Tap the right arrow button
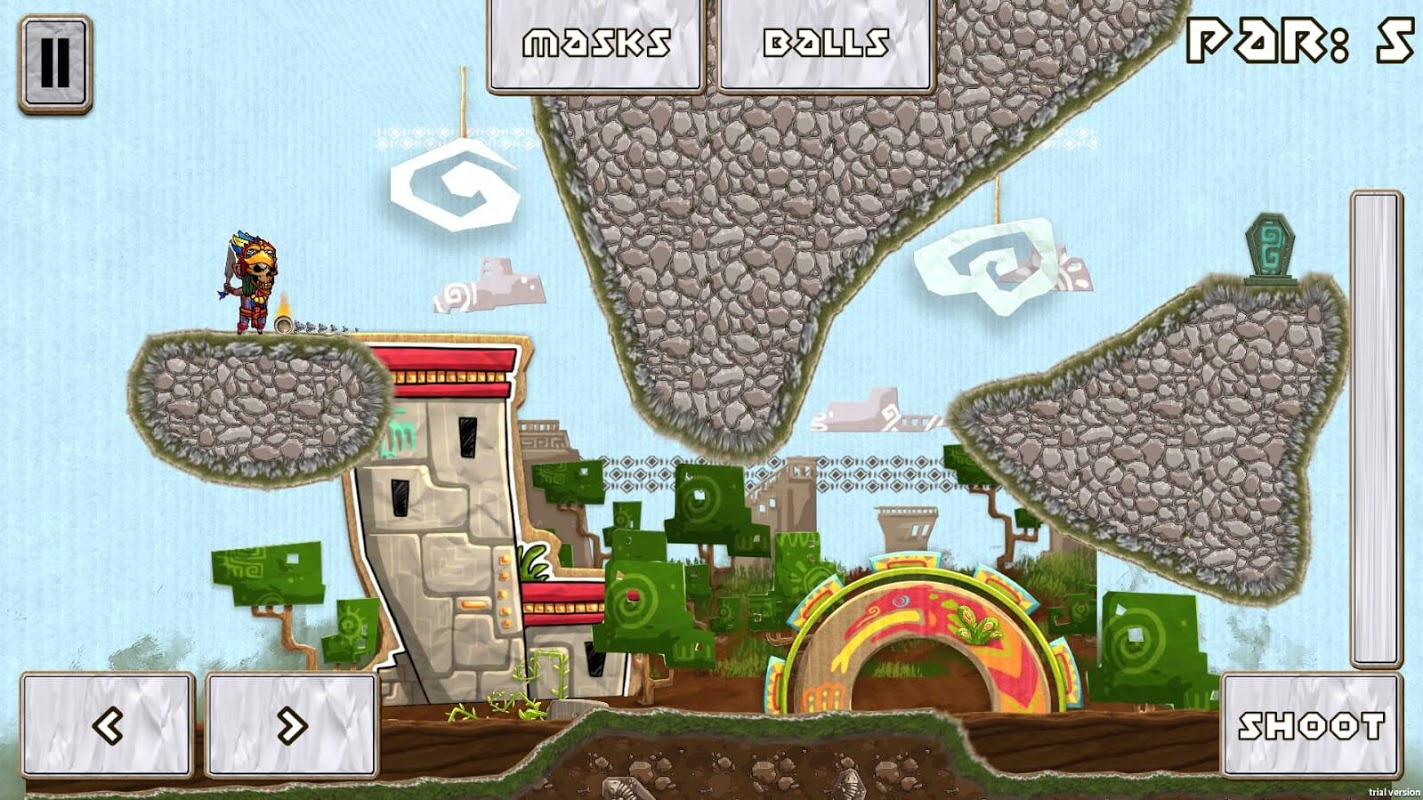This screenshot has width=1423, height=800. coord(292,725)
